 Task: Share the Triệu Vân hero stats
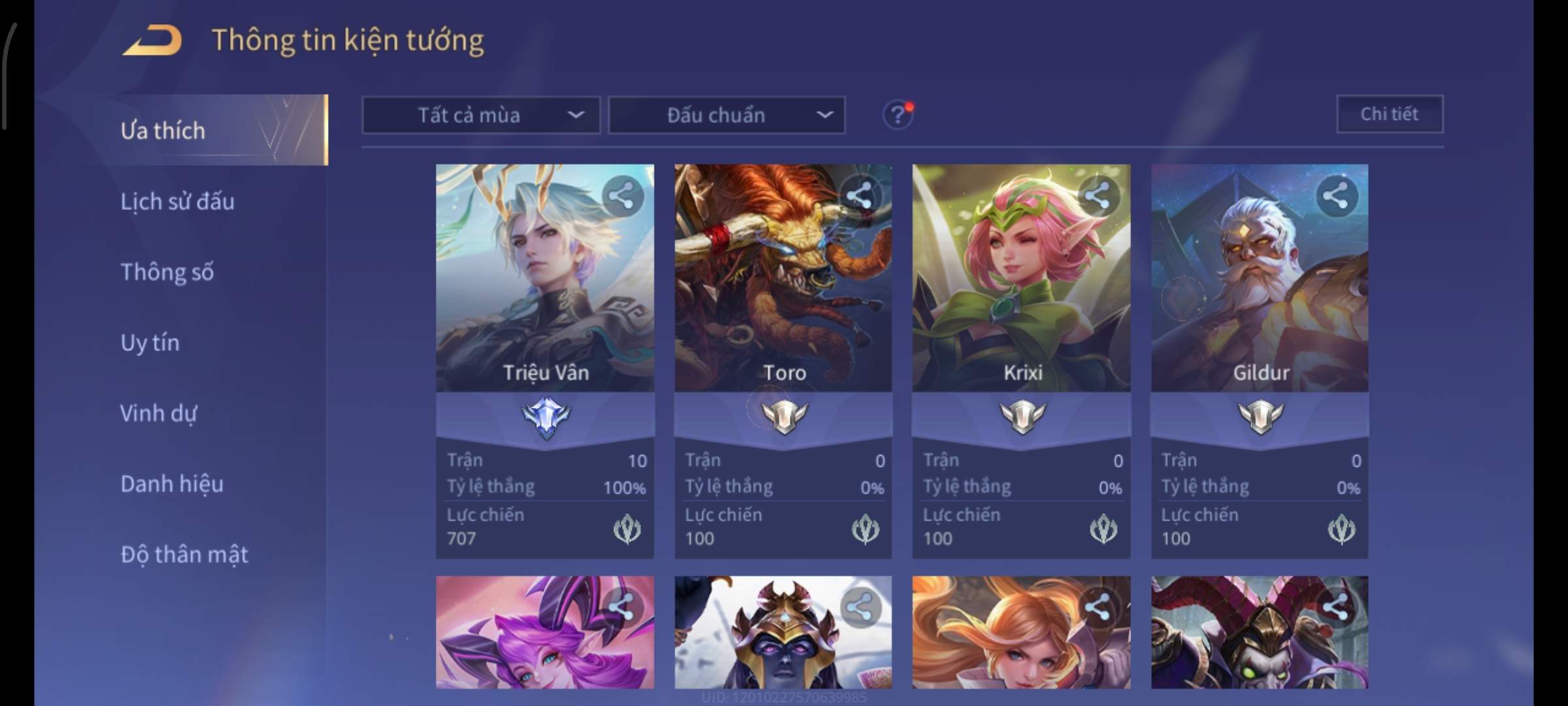point(621,196)
